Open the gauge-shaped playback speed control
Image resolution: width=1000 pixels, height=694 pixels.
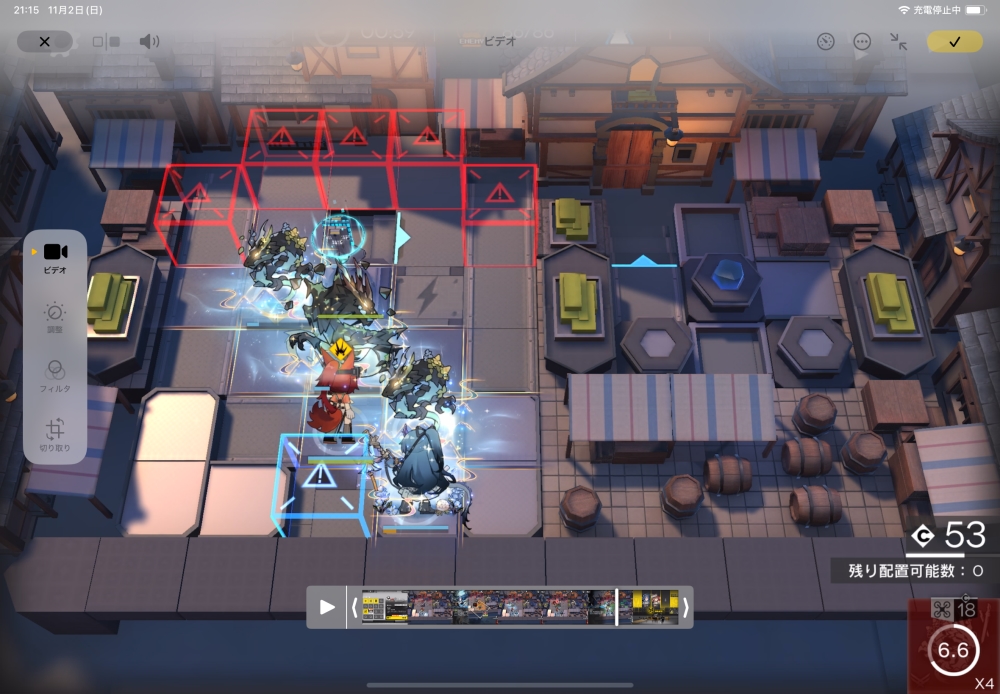click(x=825, y=42)
